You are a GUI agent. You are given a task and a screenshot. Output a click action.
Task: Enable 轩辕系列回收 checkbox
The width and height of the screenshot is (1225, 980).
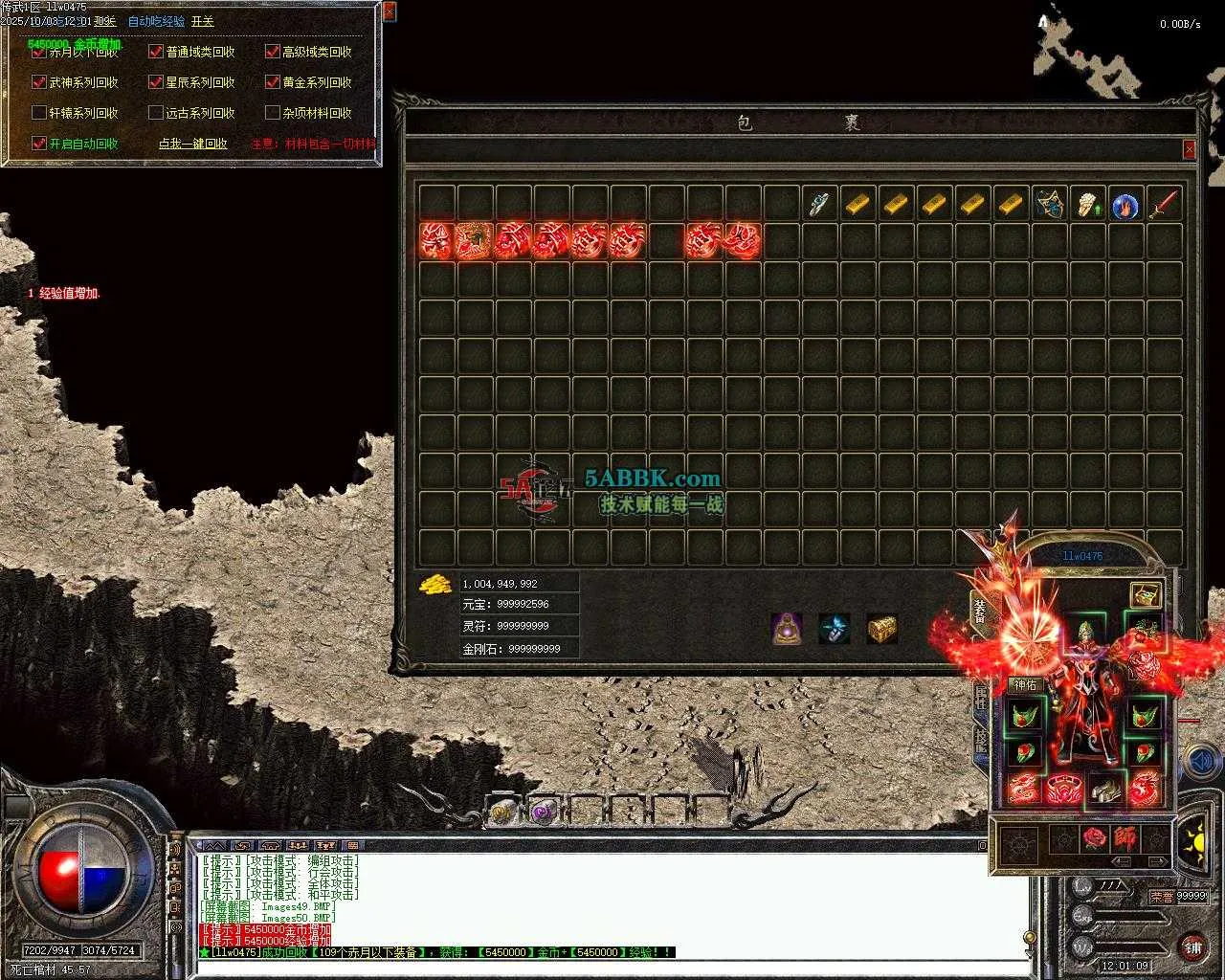pyautogui.click(x=39, y=113)
